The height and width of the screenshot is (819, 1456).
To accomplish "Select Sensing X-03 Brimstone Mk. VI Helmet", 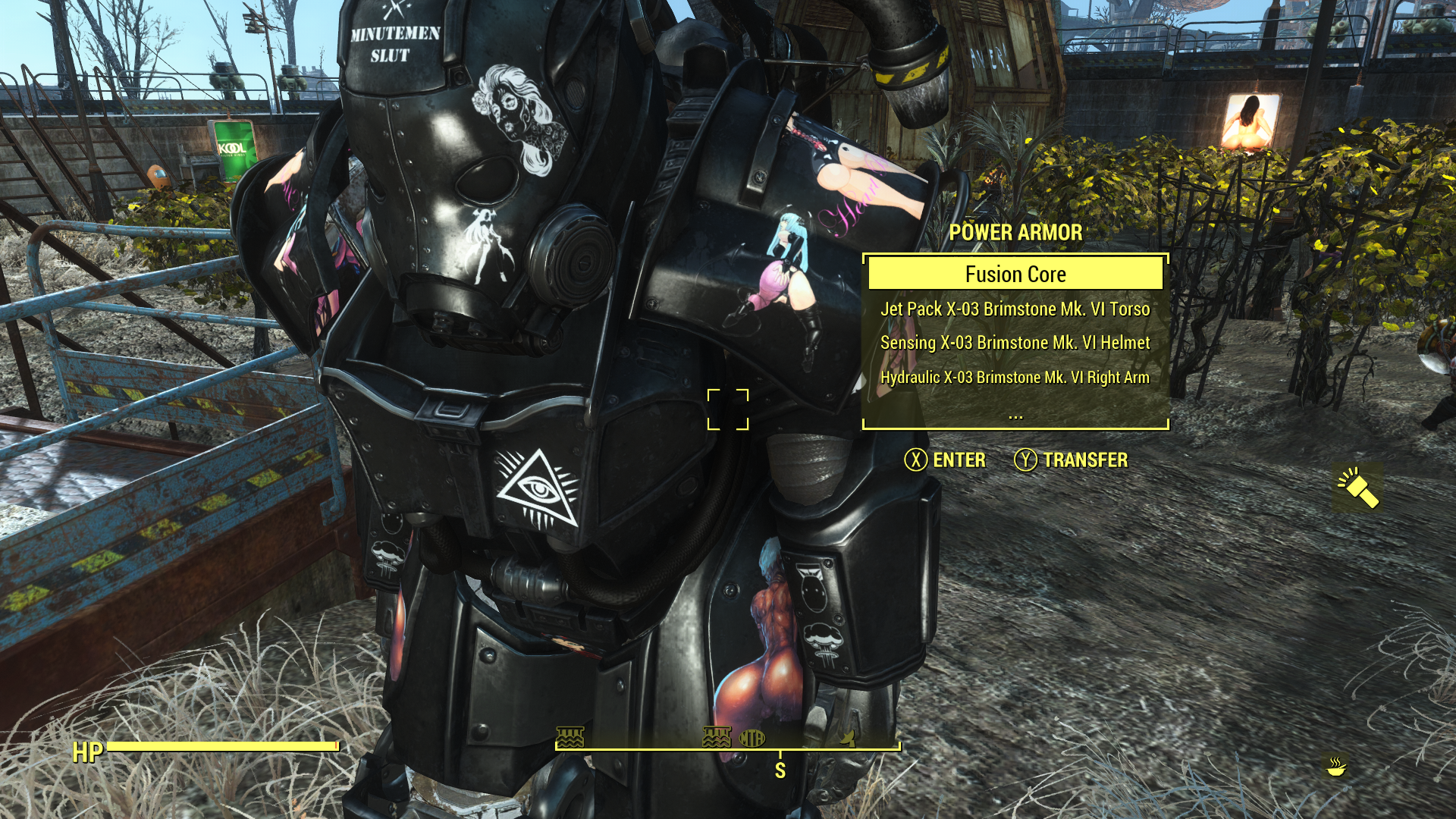I will pyautogui.click(x=1015, y=343).
